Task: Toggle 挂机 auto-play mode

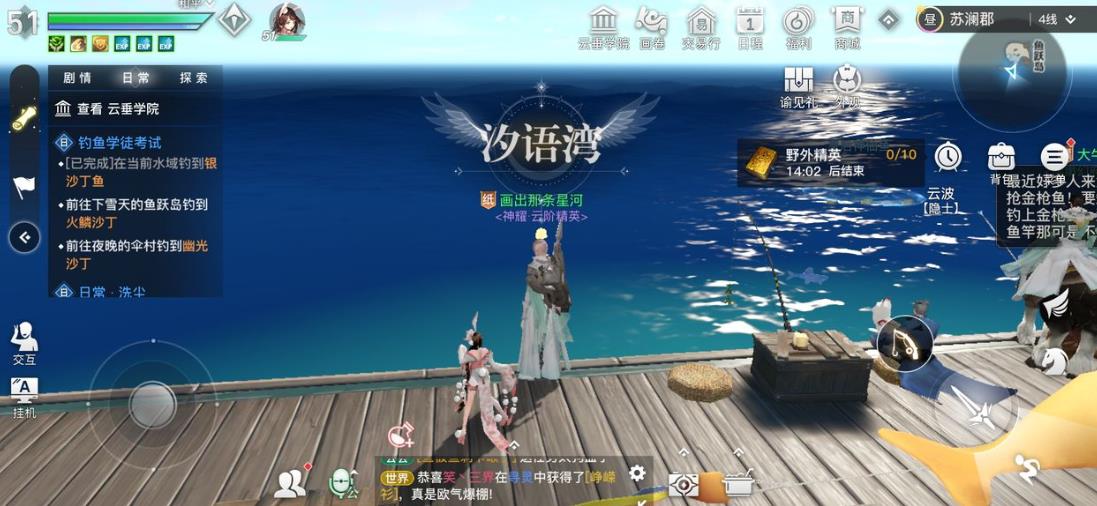Action: [x=24, y=397]
